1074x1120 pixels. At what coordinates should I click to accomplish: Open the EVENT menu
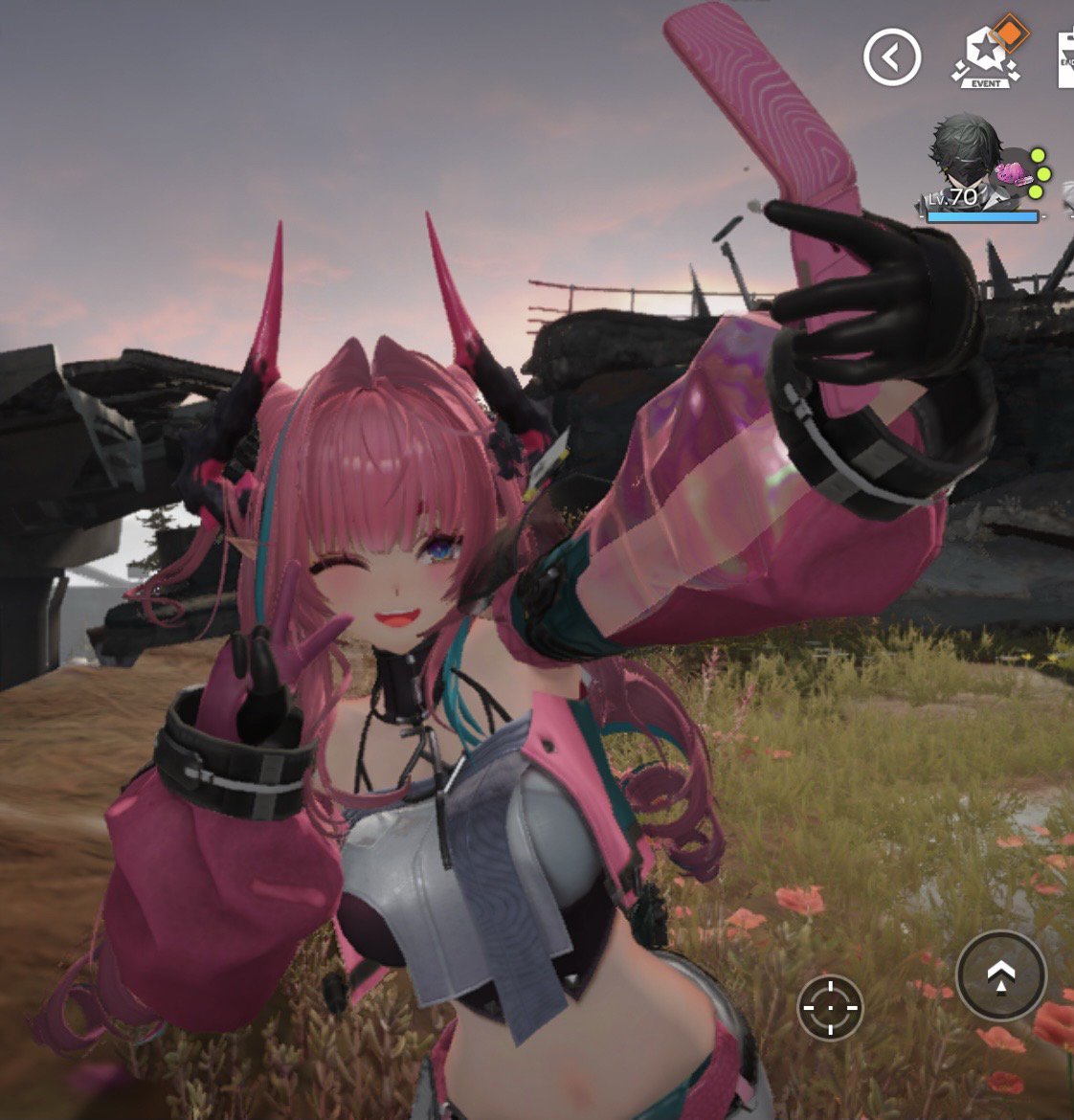click(986, 56)
